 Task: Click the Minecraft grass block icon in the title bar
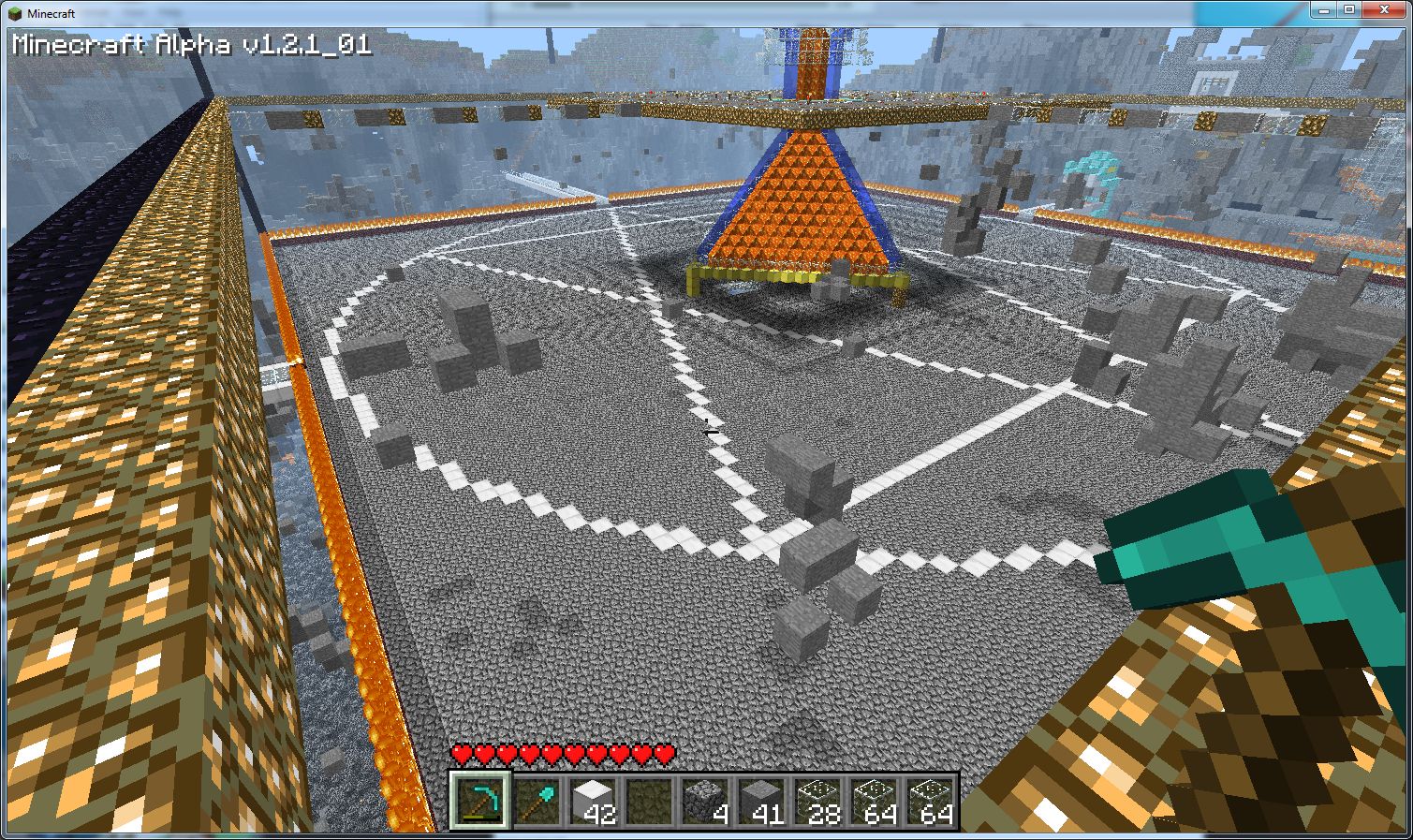coord(13,14)
